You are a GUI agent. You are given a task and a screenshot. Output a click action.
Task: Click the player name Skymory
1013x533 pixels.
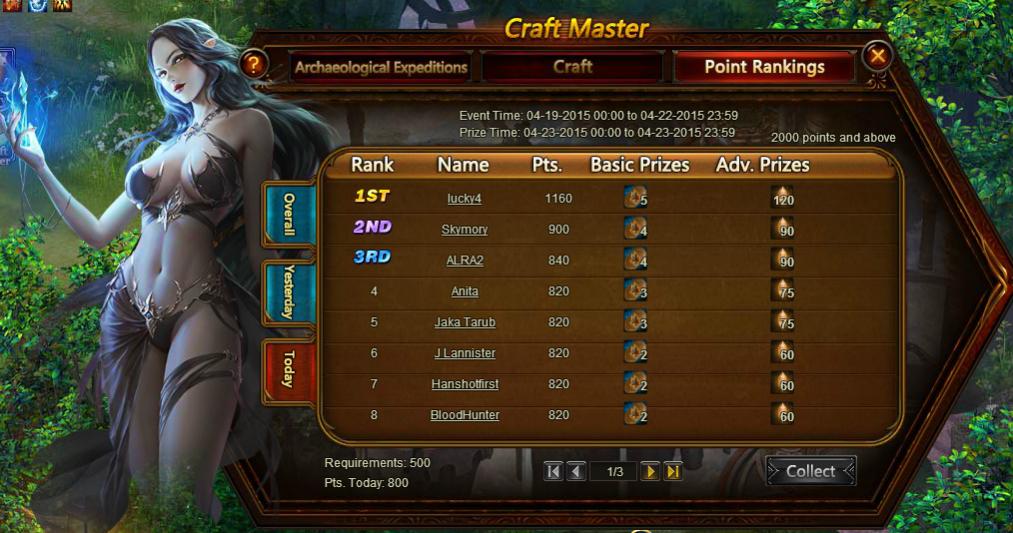click(x=464, y=229)
